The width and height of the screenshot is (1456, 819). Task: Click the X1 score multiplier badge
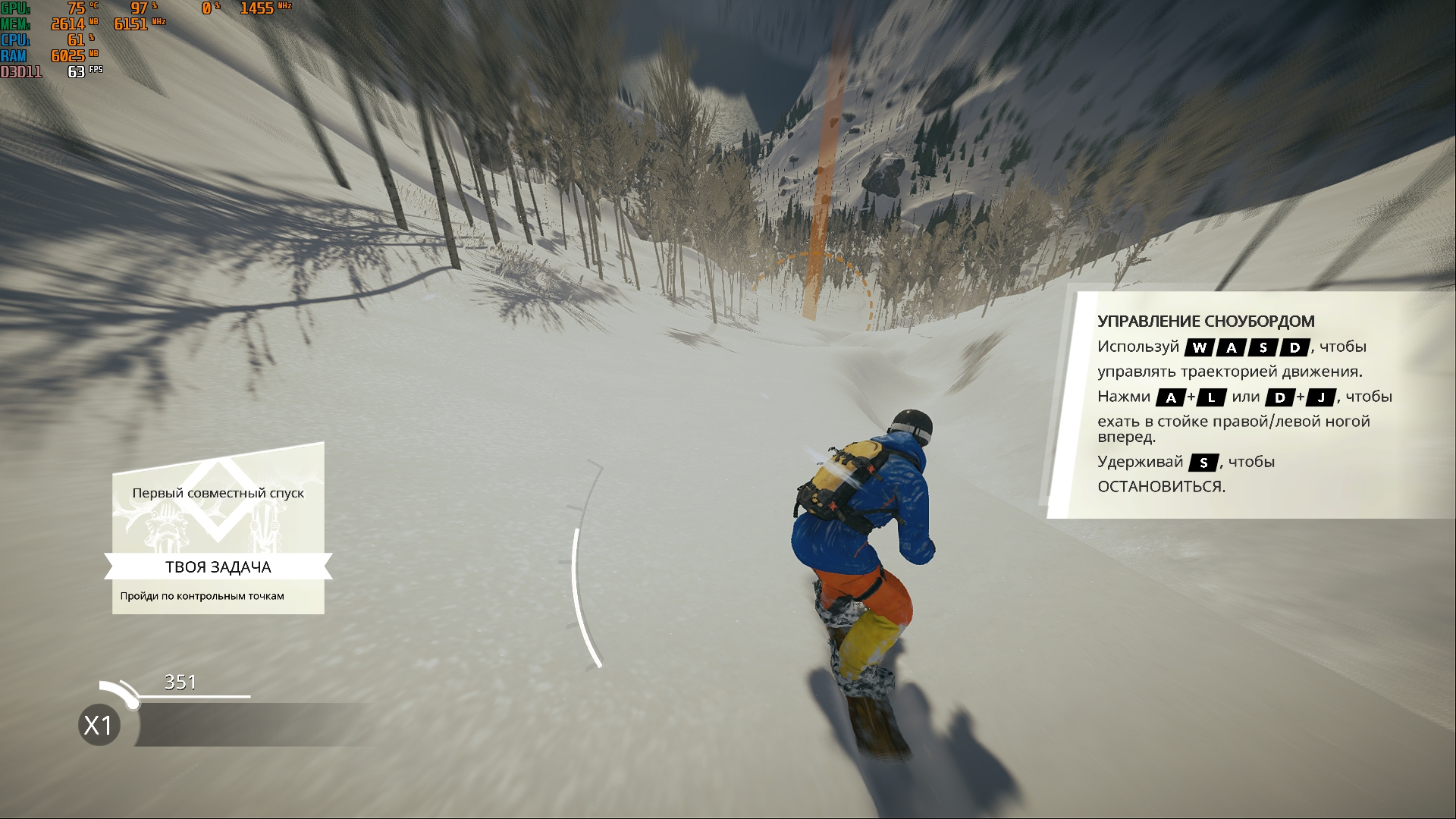pos(99,725)
